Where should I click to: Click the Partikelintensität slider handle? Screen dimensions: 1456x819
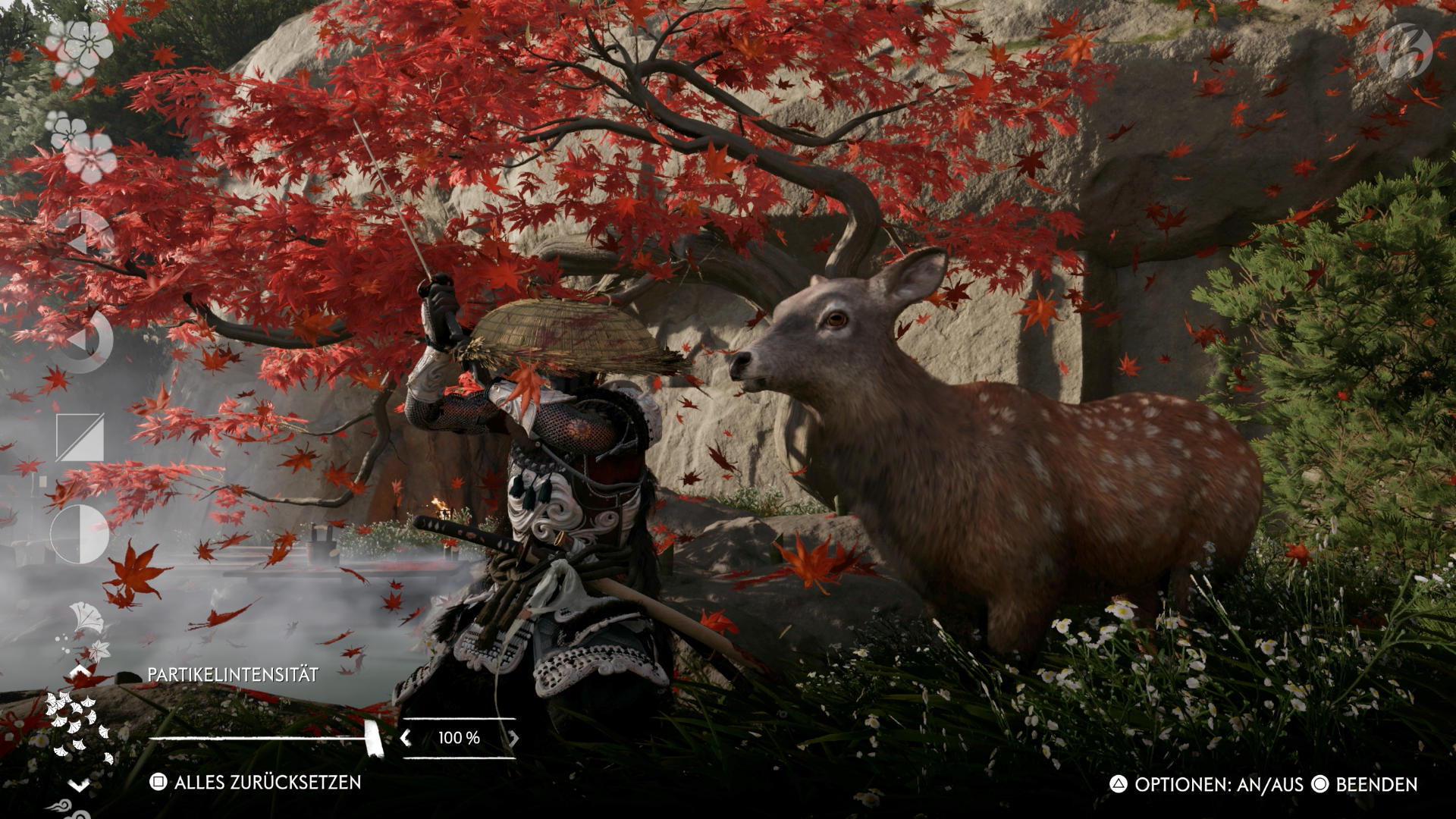point(373,738)
